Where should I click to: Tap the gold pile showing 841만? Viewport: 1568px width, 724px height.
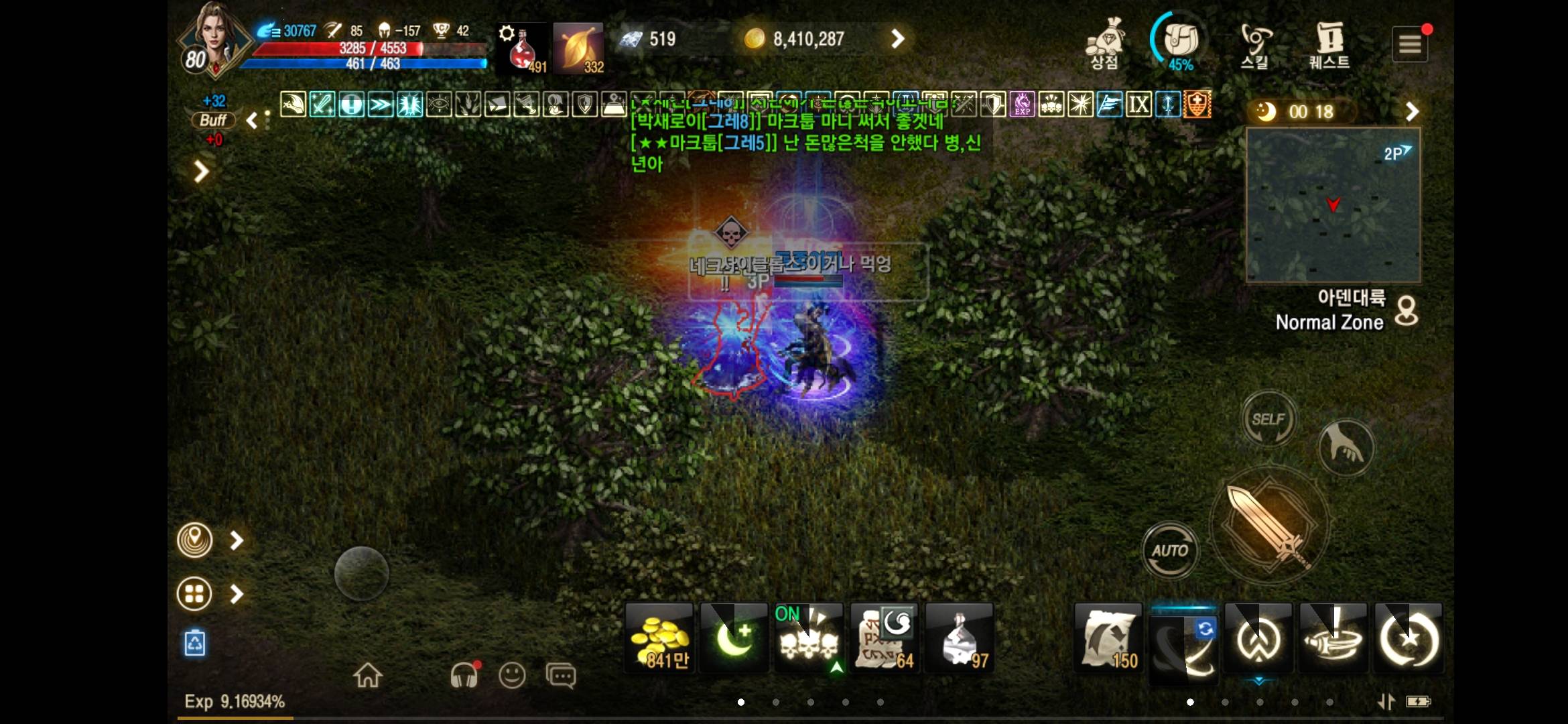658,637
